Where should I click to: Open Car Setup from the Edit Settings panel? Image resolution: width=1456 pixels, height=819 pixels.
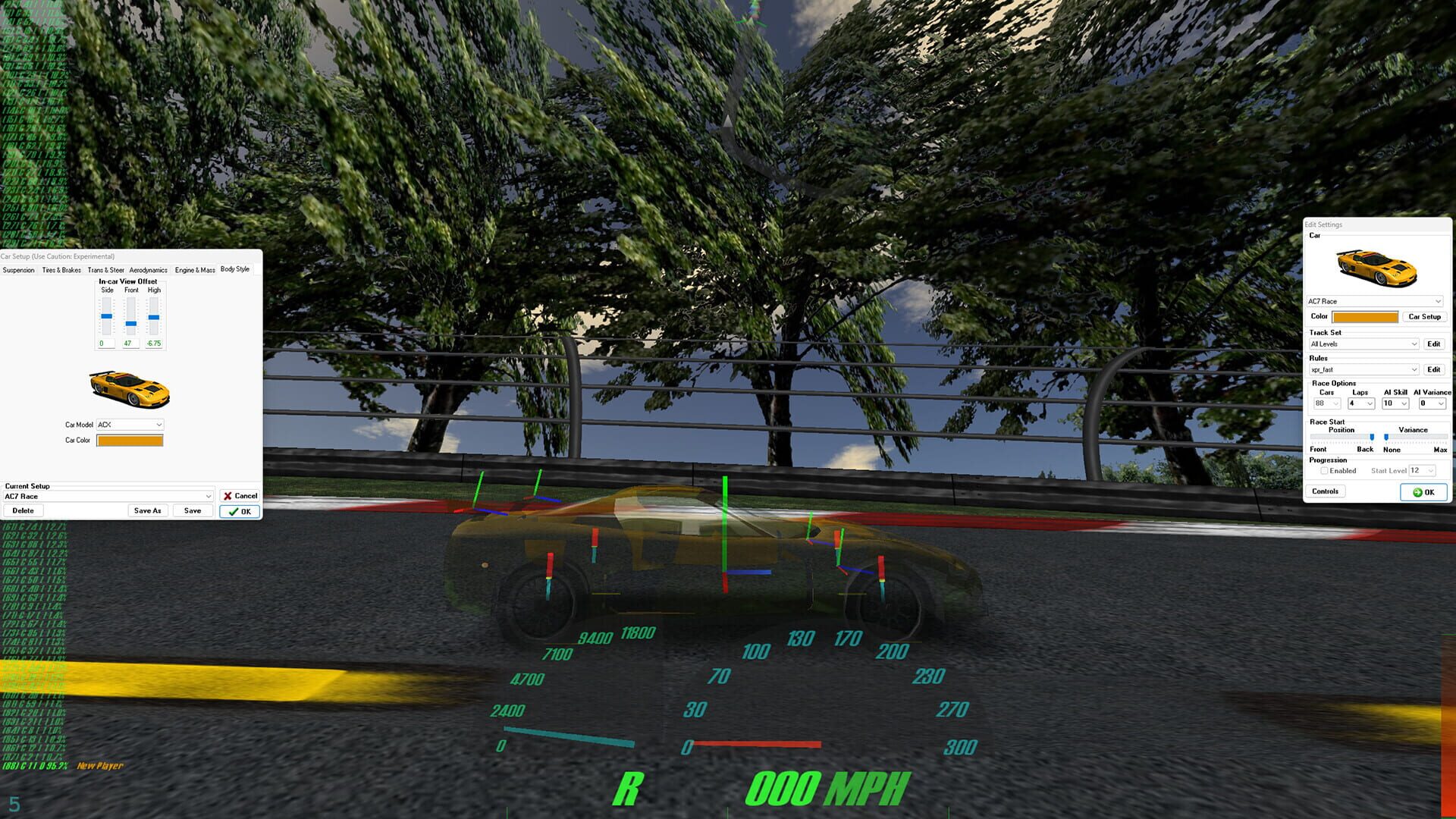pos(1425,316)
